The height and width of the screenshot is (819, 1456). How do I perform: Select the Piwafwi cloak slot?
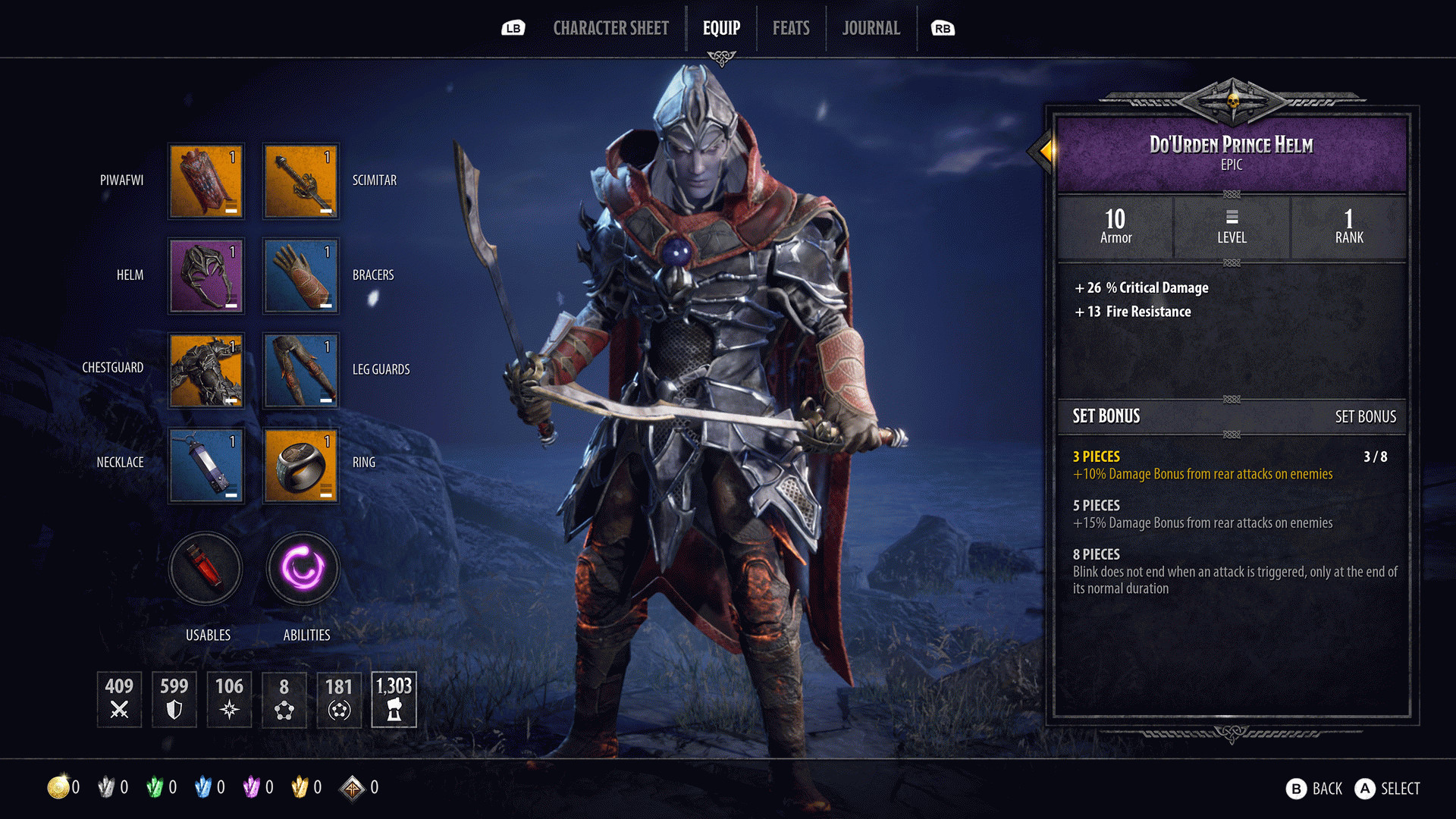click(x=206, y=181)
